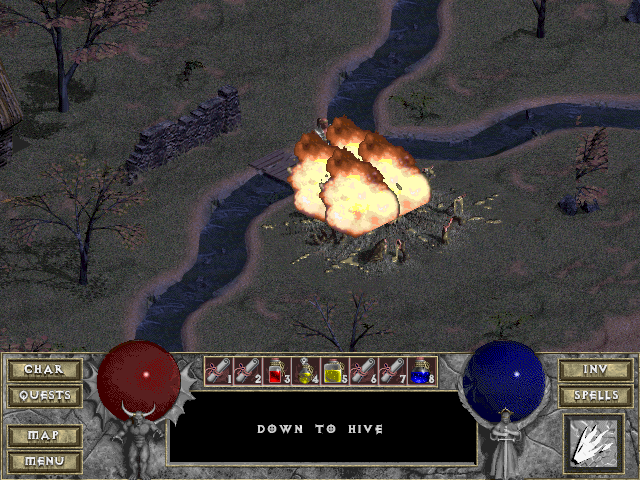Open the SPELLS spellbook
This screenshot has width=640, height=480.
[x=594, y=396]
